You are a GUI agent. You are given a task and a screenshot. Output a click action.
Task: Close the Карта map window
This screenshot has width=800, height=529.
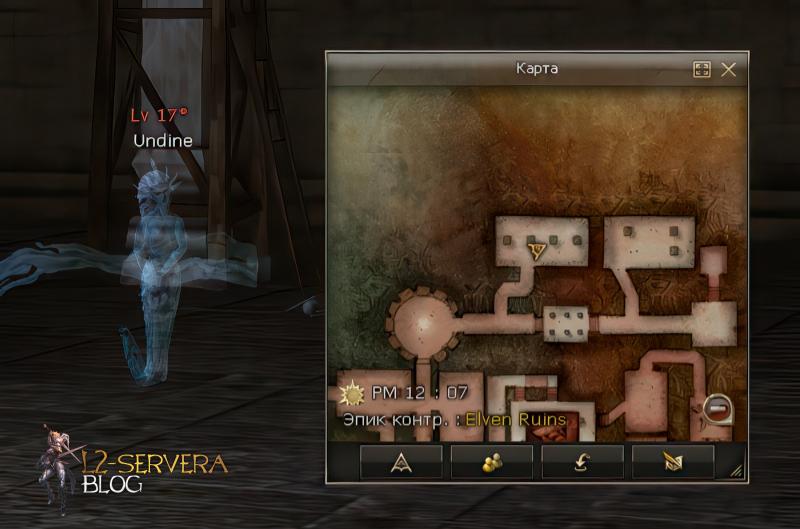728,69
